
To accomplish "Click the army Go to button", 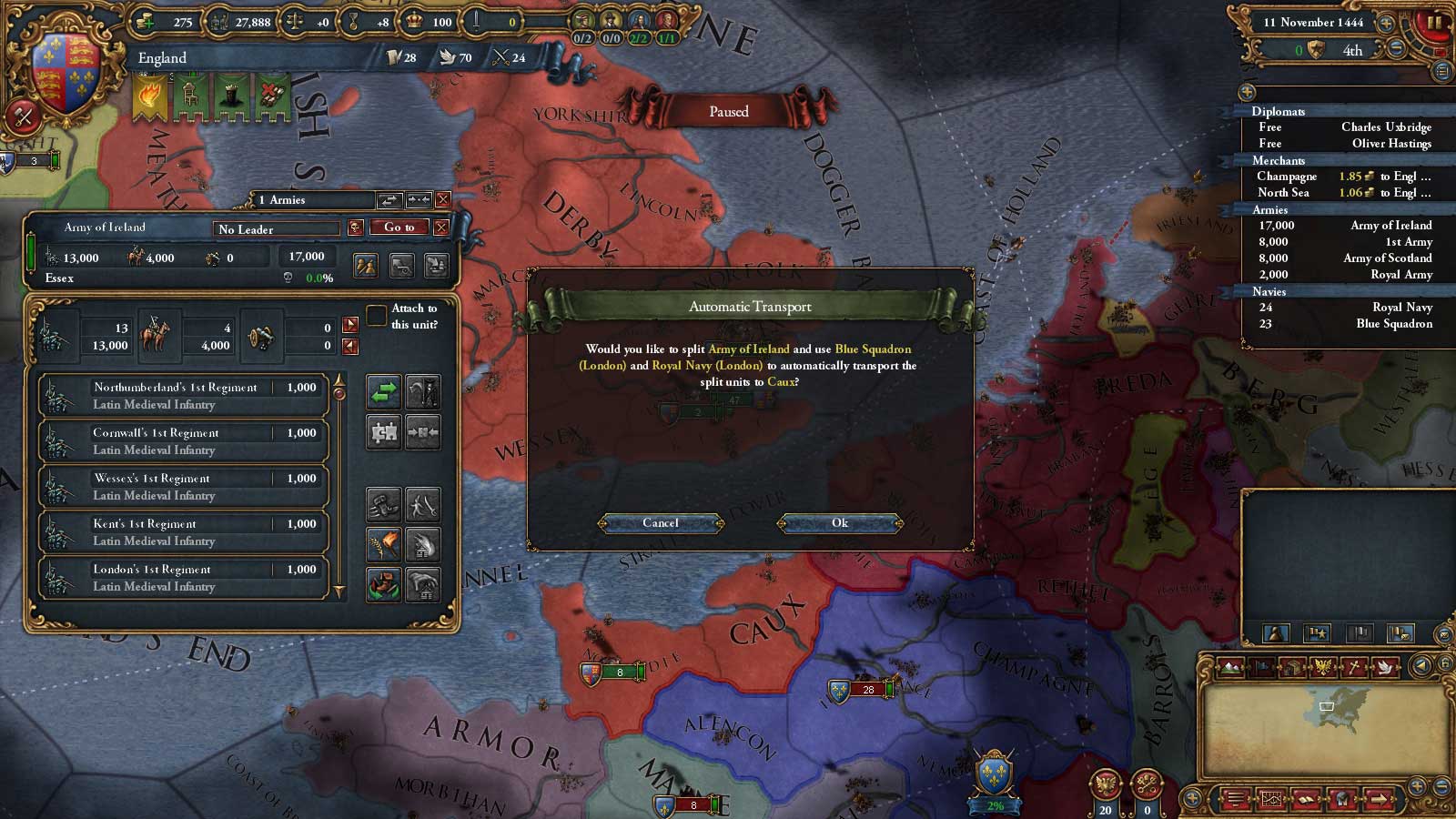I will click(x=399, y=227).
